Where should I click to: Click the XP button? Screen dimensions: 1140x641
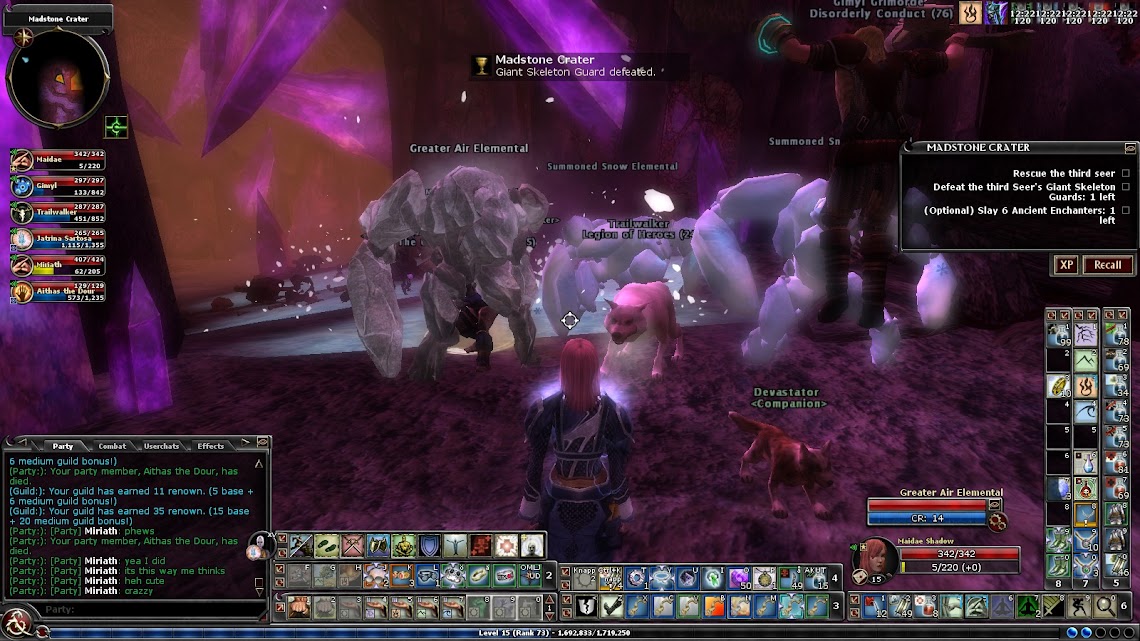1066,265
